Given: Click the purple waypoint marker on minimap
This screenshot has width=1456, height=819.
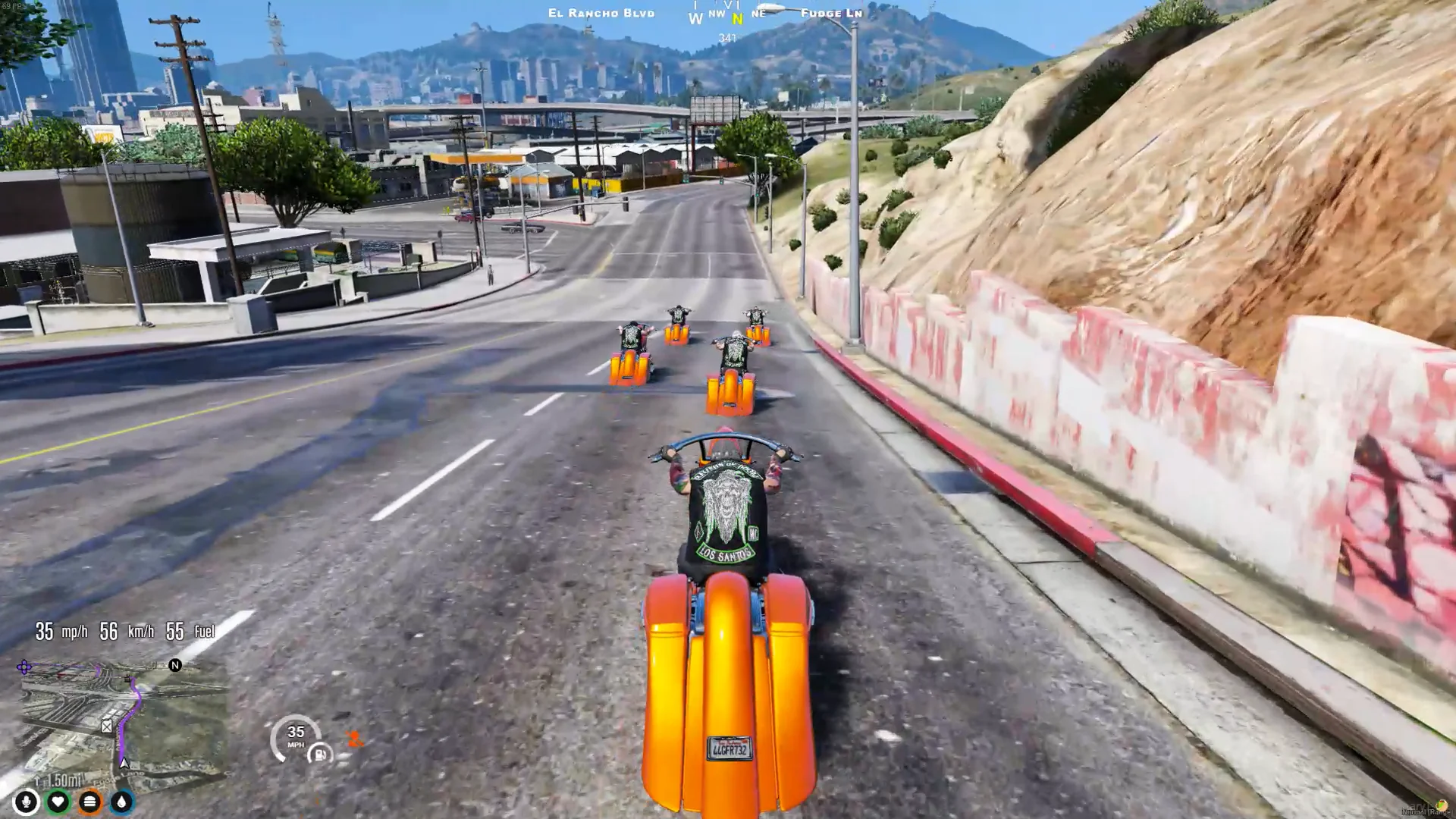Looking at the screenshot, I should [x=24, y=667].
